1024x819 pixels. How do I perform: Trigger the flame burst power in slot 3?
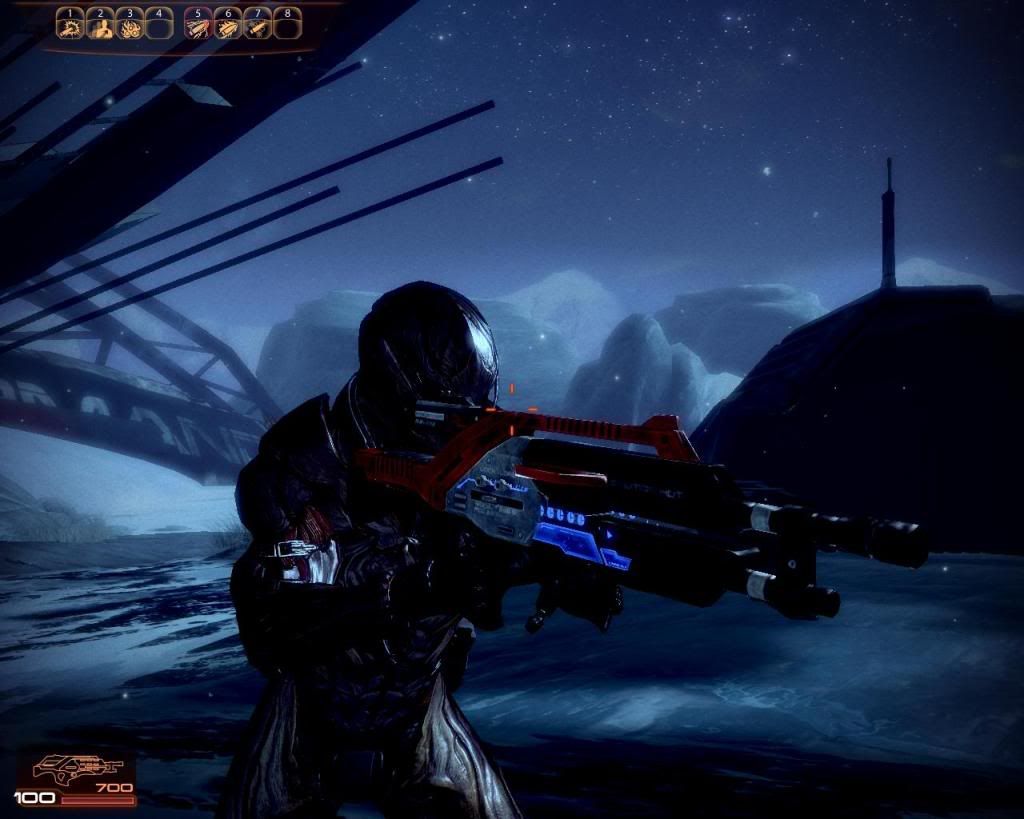pyautogui.click(x=129, y=24)
